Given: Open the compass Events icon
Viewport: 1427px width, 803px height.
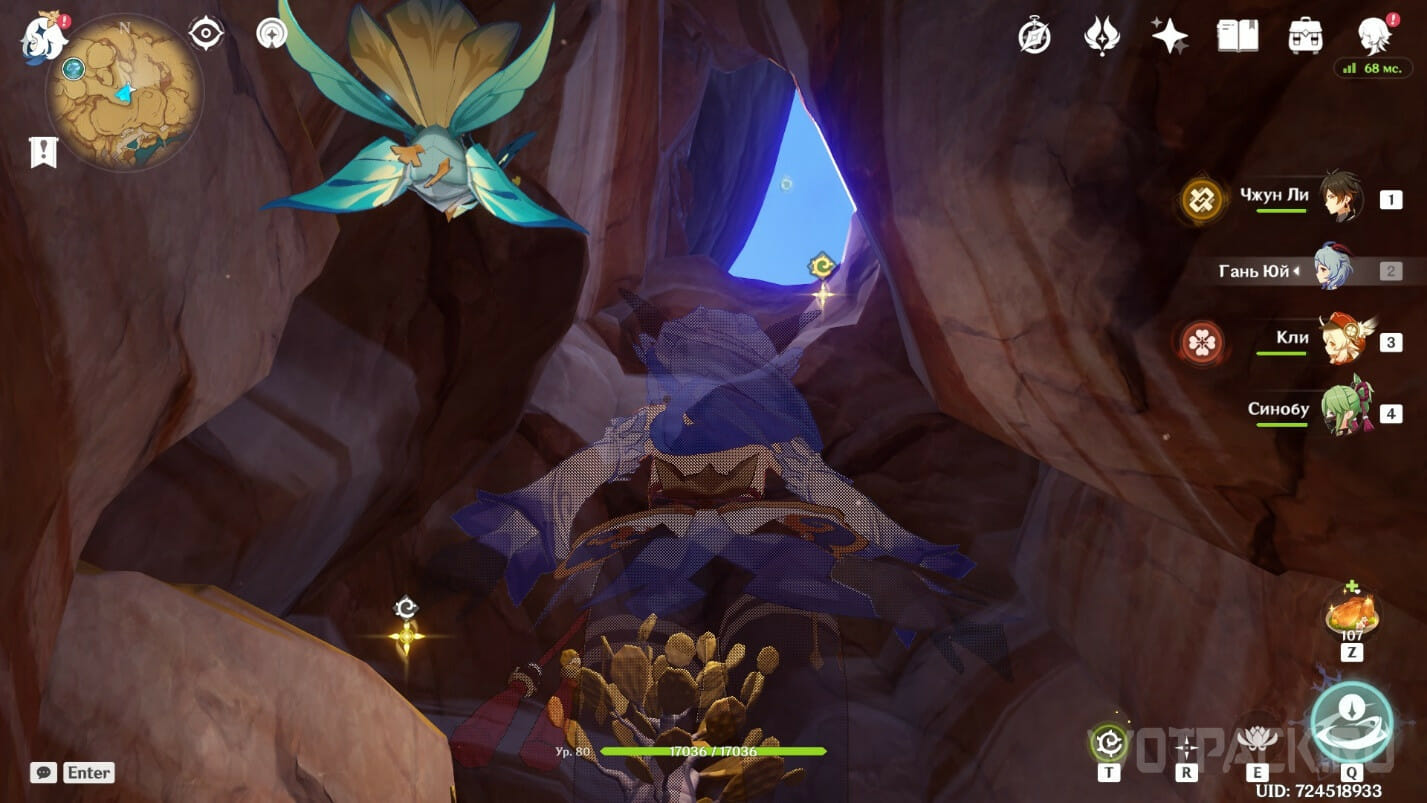Looking at the screenshot, I should click(x=1034, y=36).
